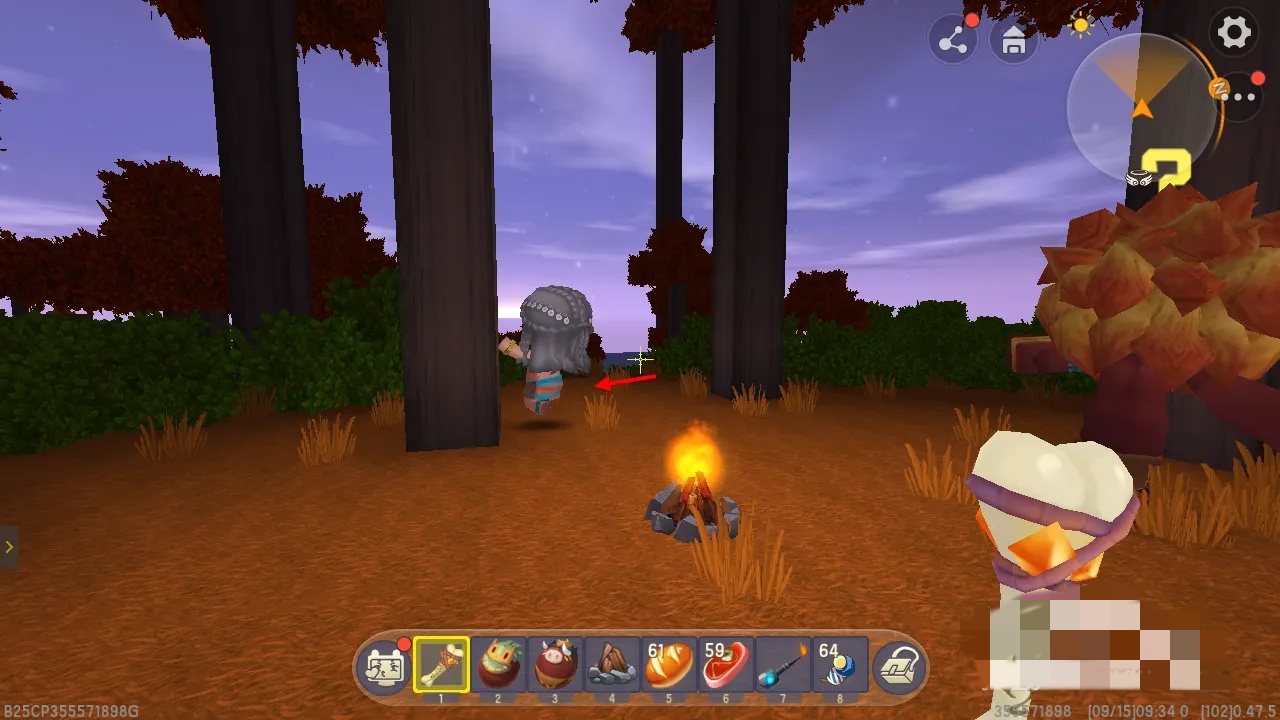
Task: Select the campfire item in slot 4
Action: [x=612, y=664]
